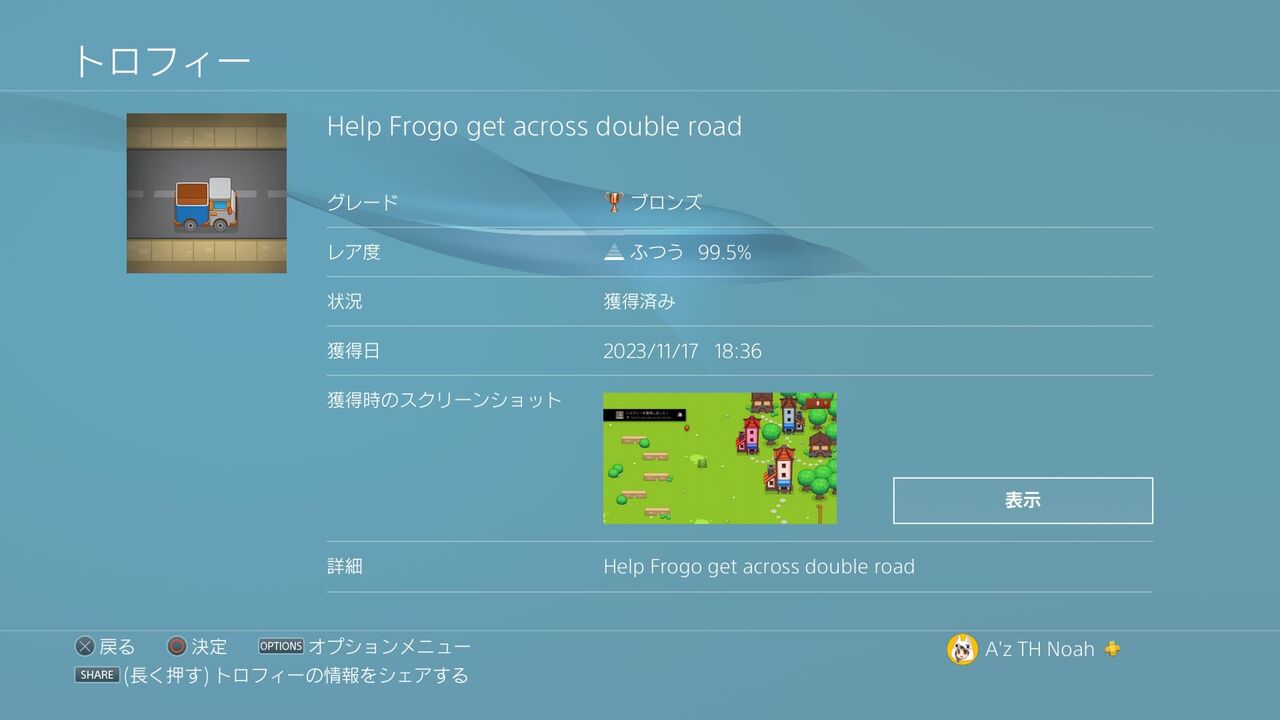
Task: Click the 決定 confirm label
Action: 207,646
